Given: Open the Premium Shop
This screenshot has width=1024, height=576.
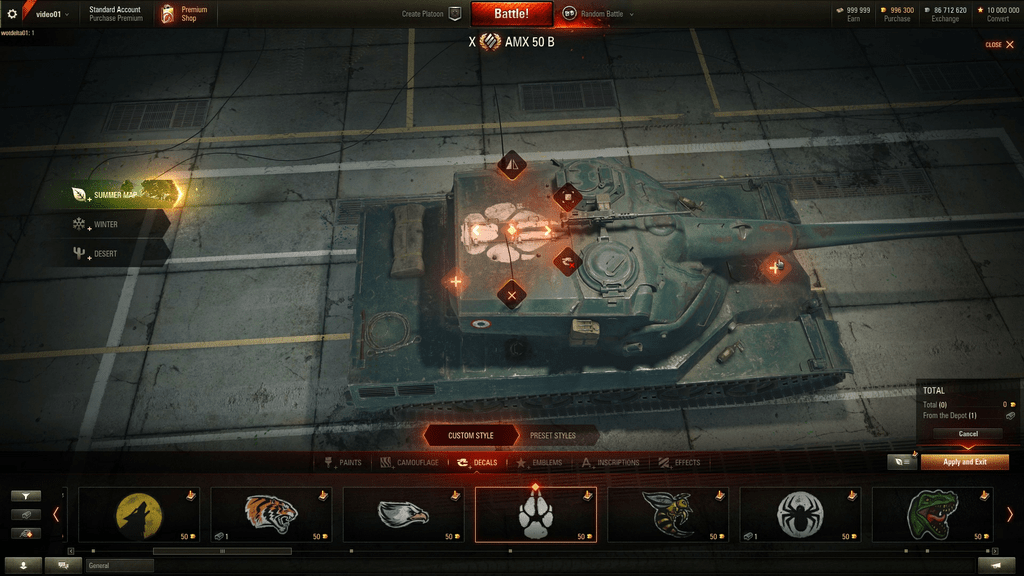Looking at the screenshot, I should coord(186,14).
